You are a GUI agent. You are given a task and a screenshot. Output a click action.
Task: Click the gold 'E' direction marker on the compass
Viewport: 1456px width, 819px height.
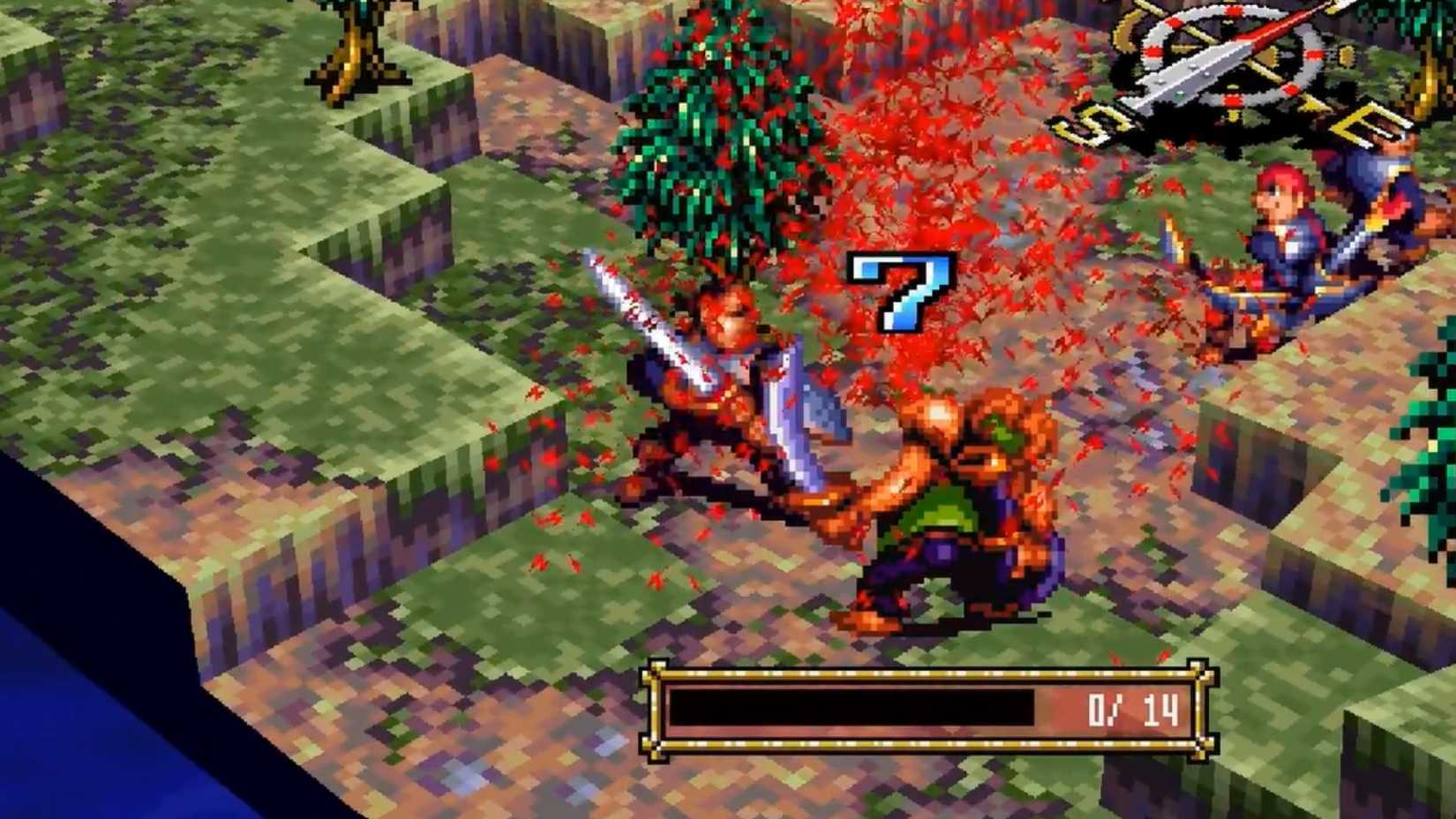pyautogui.click(x=1366, y=124)
